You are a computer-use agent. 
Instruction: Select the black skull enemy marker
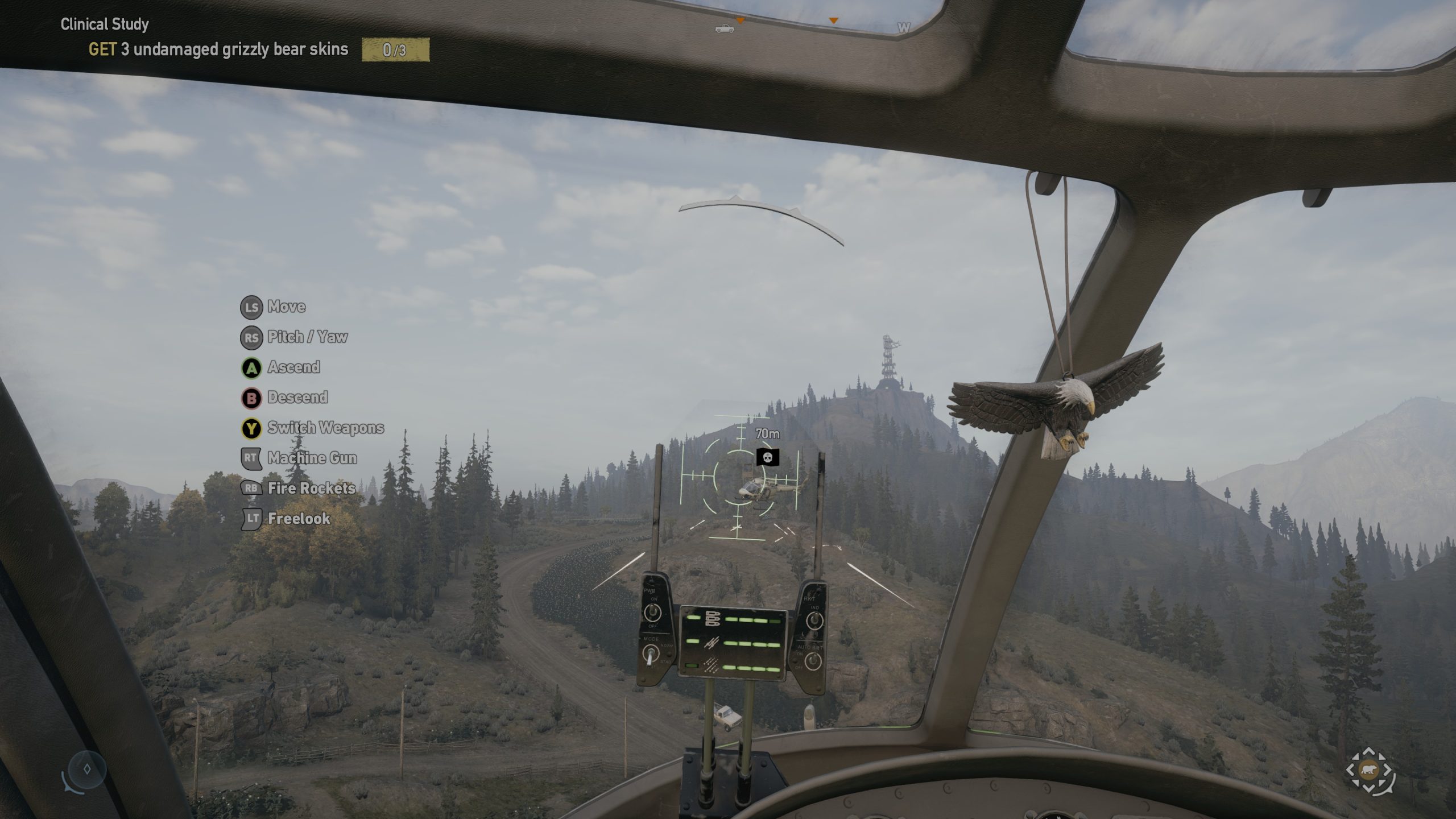(767, 457)
